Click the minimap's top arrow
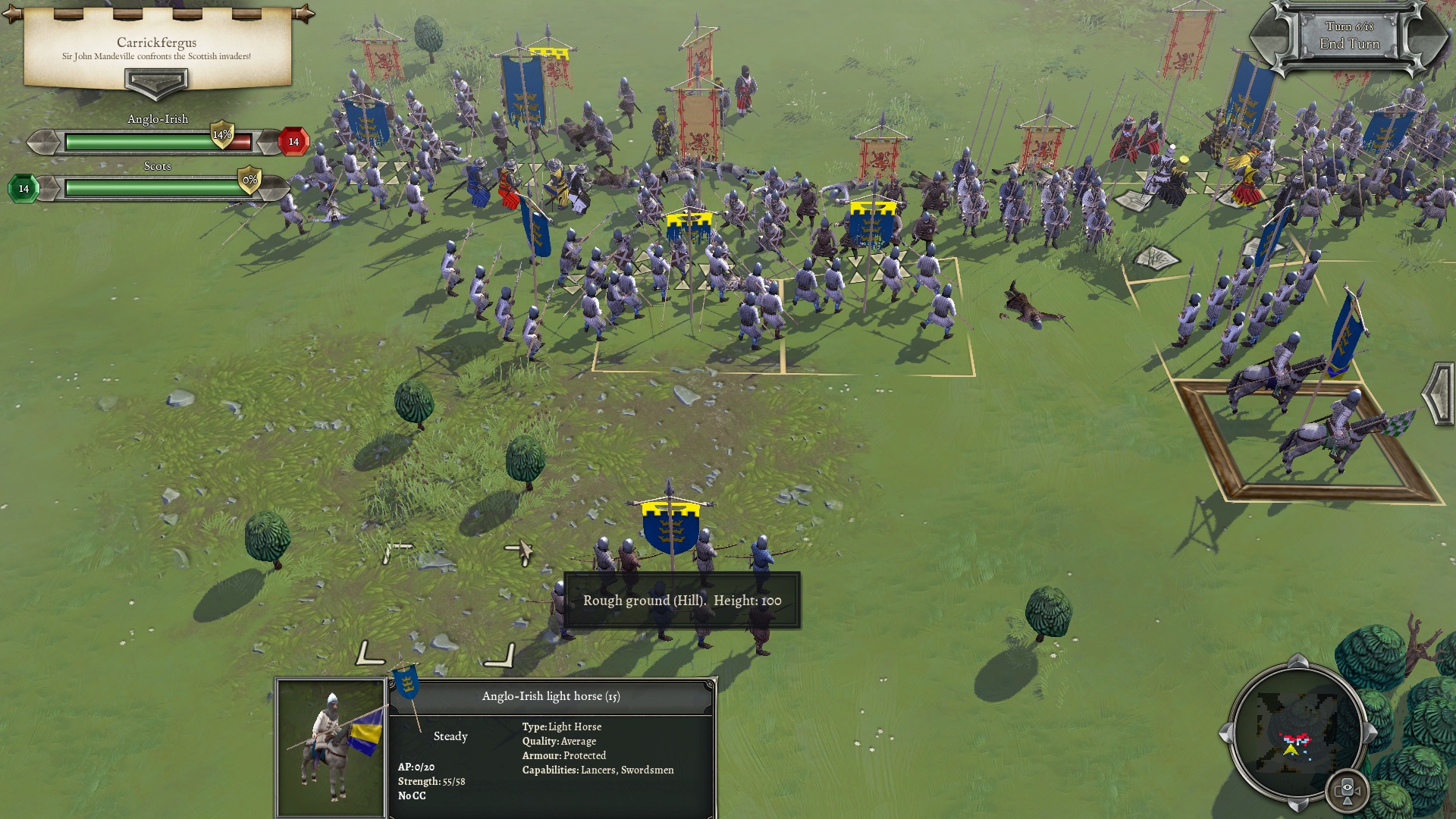Viewport: 1456px width, 819px height. pos(1298,661)
